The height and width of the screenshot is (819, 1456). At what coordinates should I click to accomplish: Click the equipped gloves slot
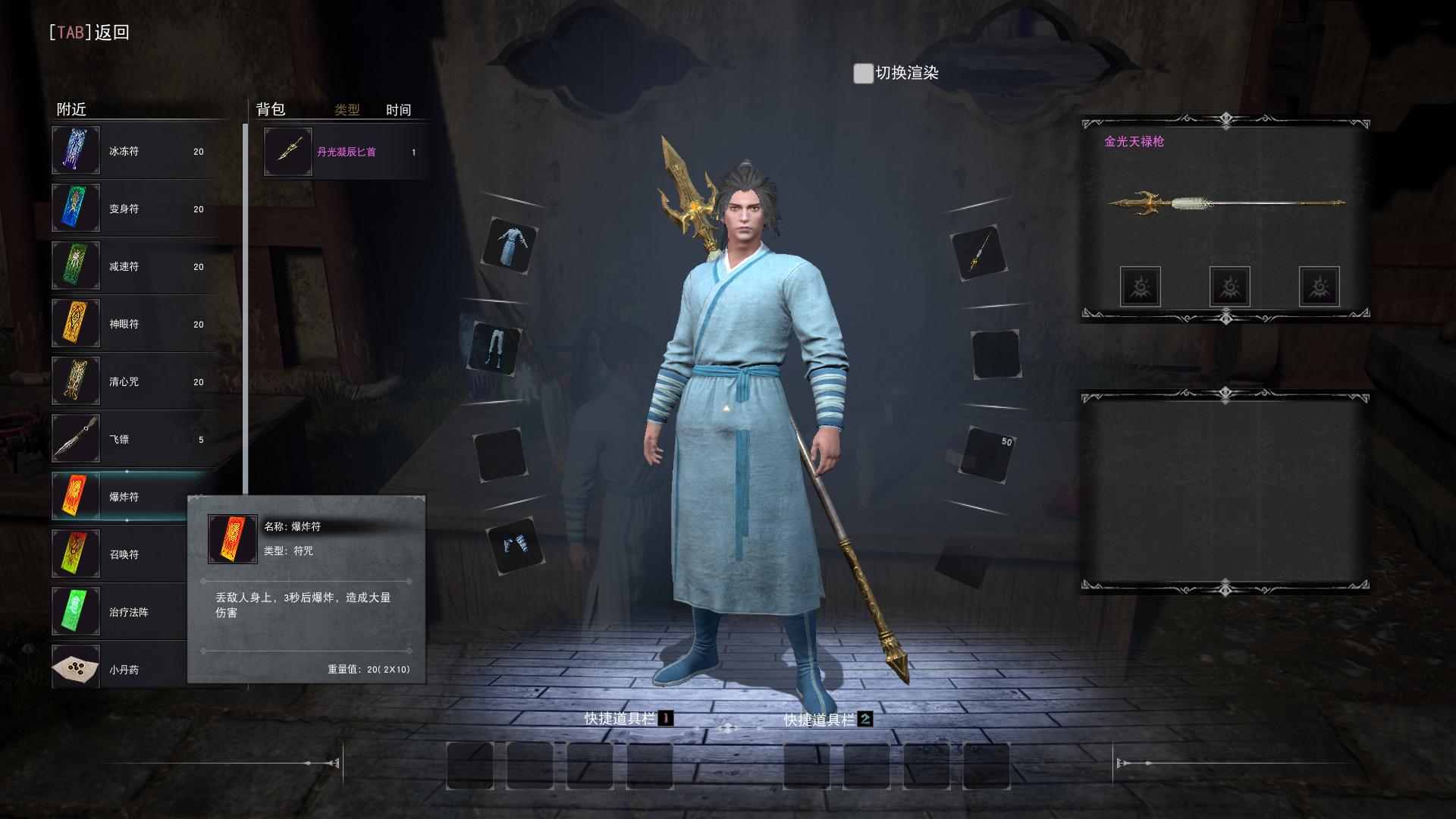point(516,545)
